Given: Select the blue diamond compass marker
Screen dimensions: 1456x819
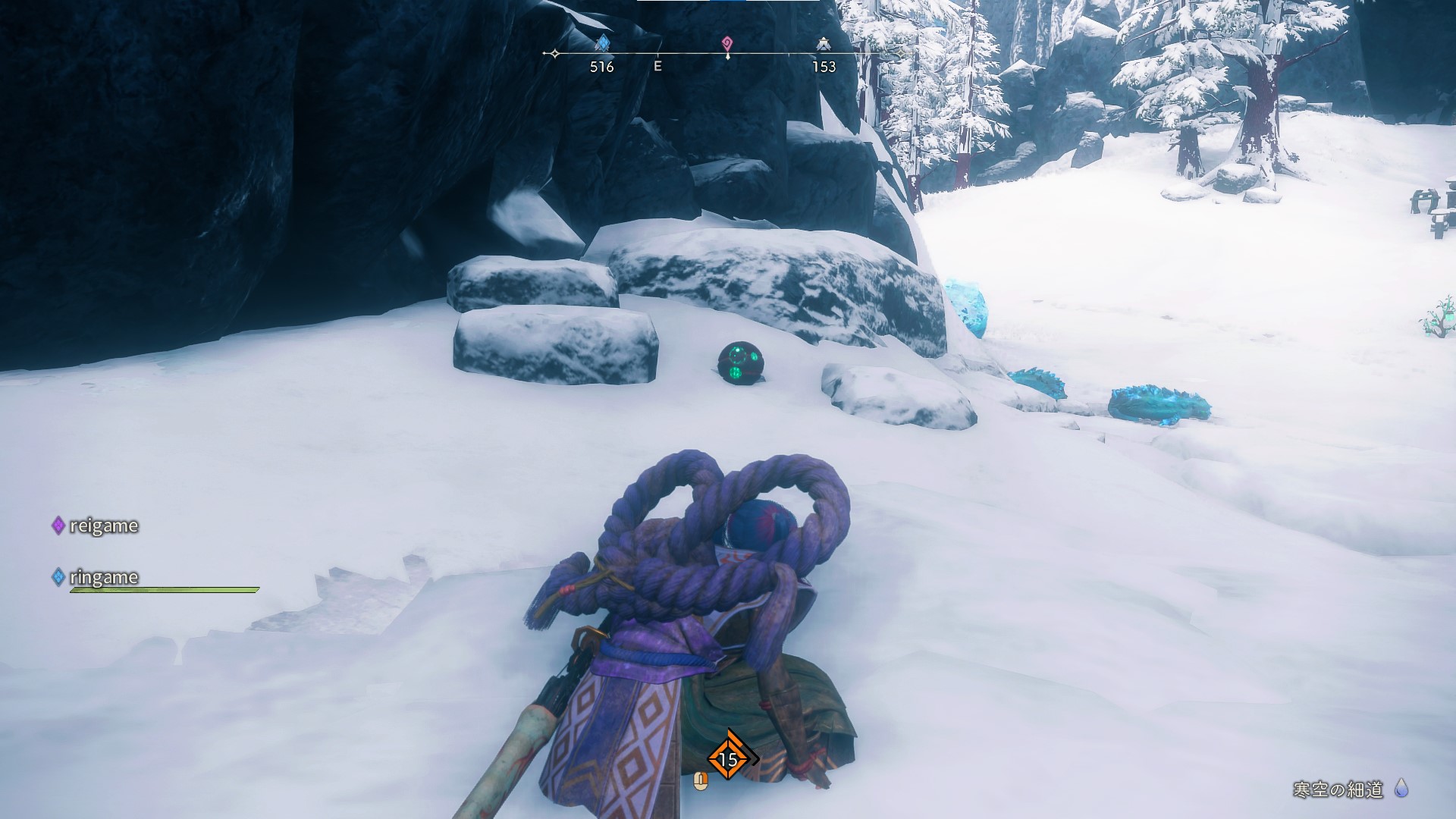Looking at the screenshot, I should tap(602, 43).
